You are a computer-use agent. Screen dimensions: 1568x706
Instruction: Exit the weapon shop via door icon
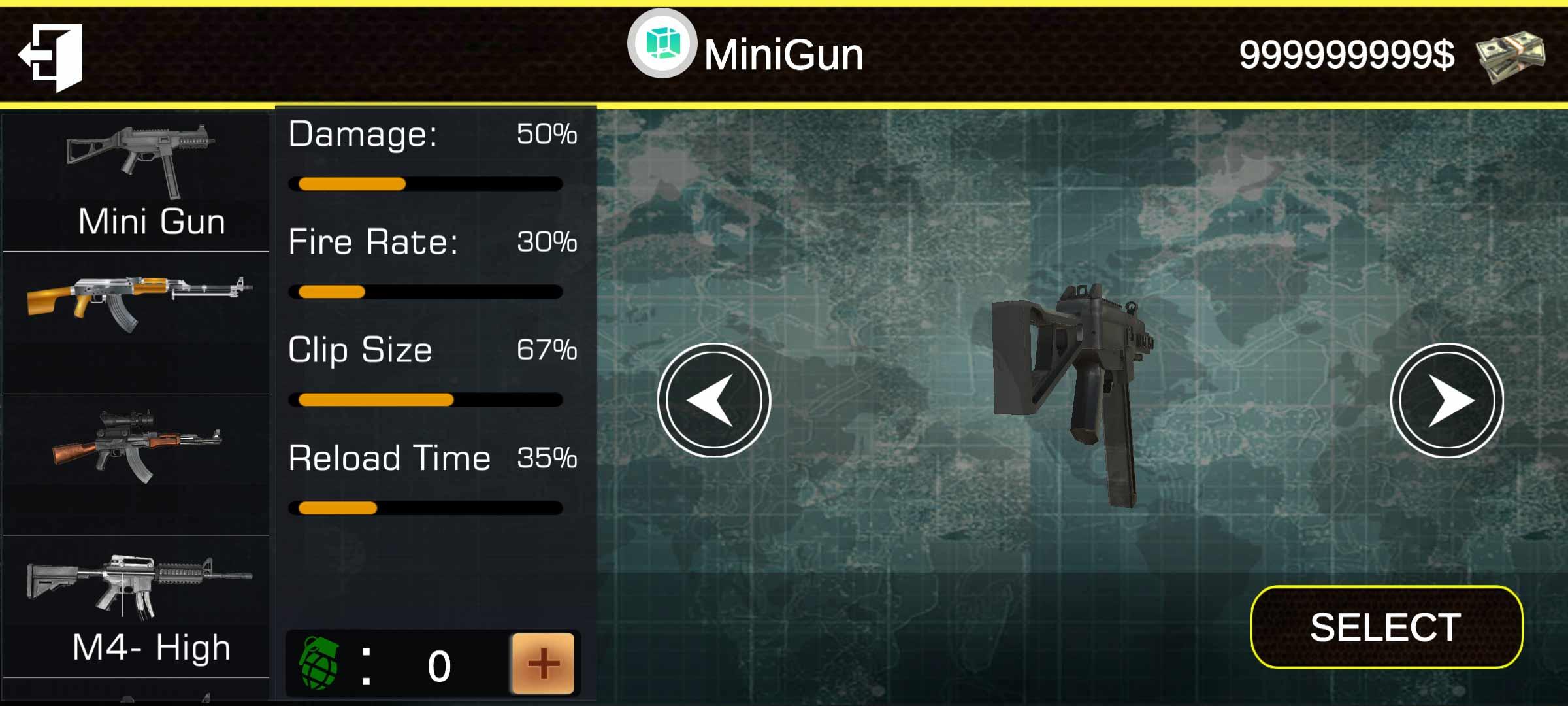51,57
